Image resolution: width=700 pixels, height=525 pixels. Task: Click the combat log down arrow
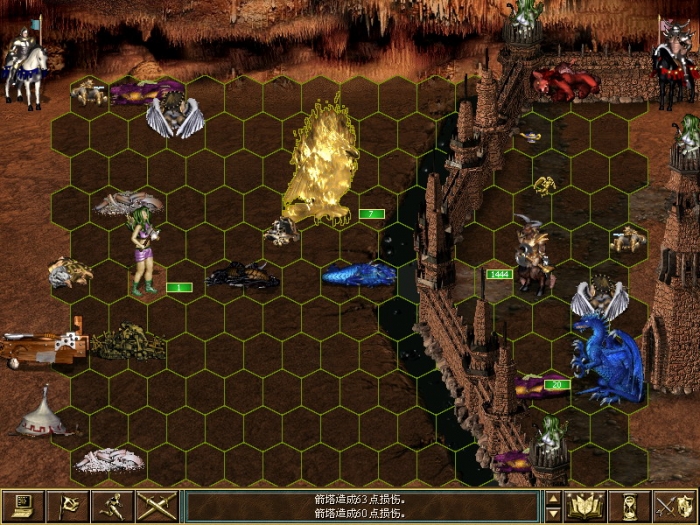coord(553,513)
